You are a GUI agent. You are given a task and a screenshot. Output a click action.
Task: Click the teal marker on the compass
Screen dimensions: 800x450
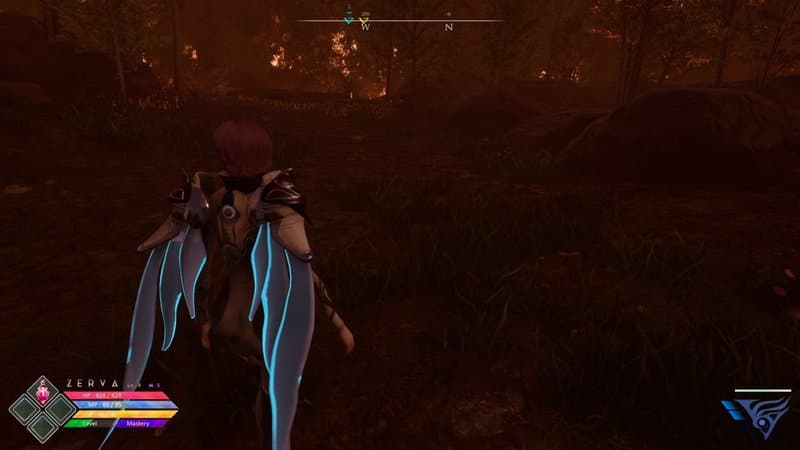pos(348,20)
